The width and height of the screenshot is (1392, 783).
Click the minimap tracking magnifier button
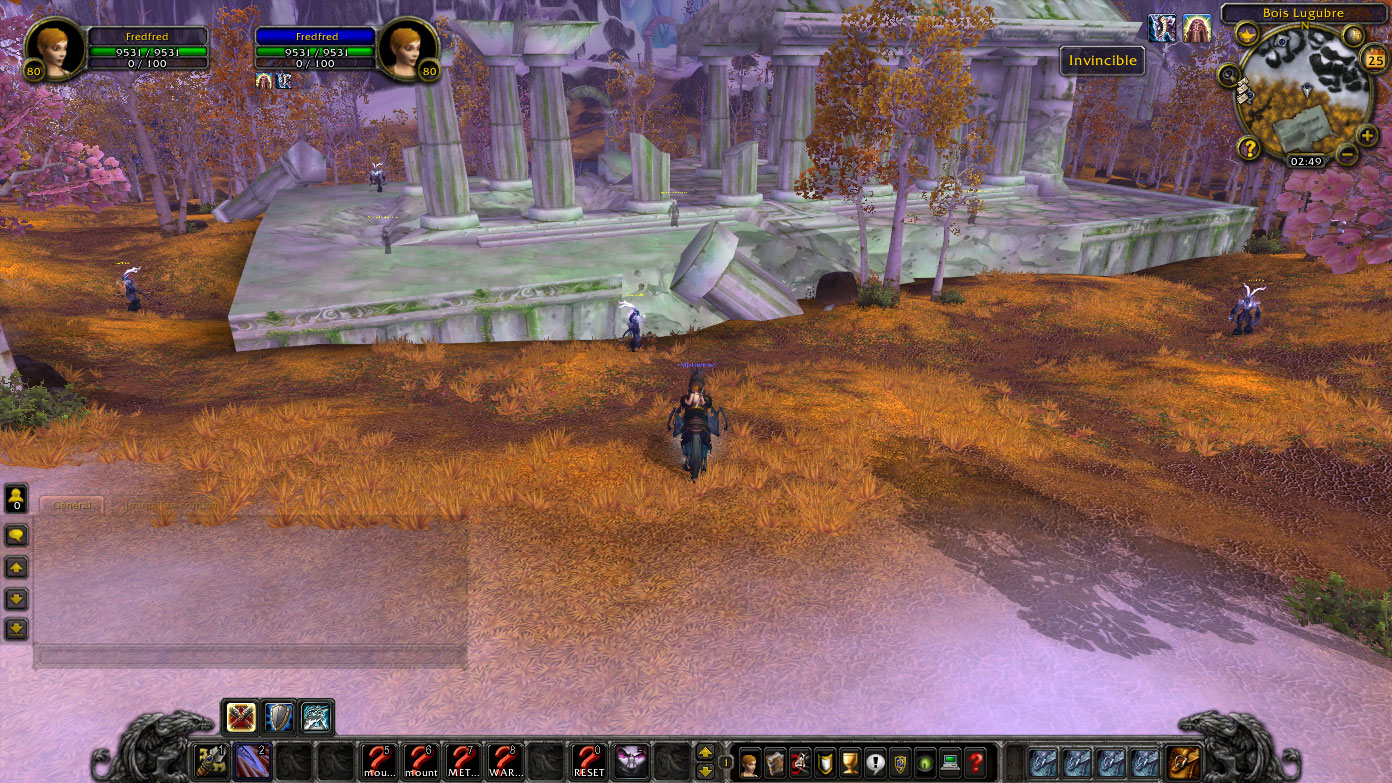tap(1229, 74)
